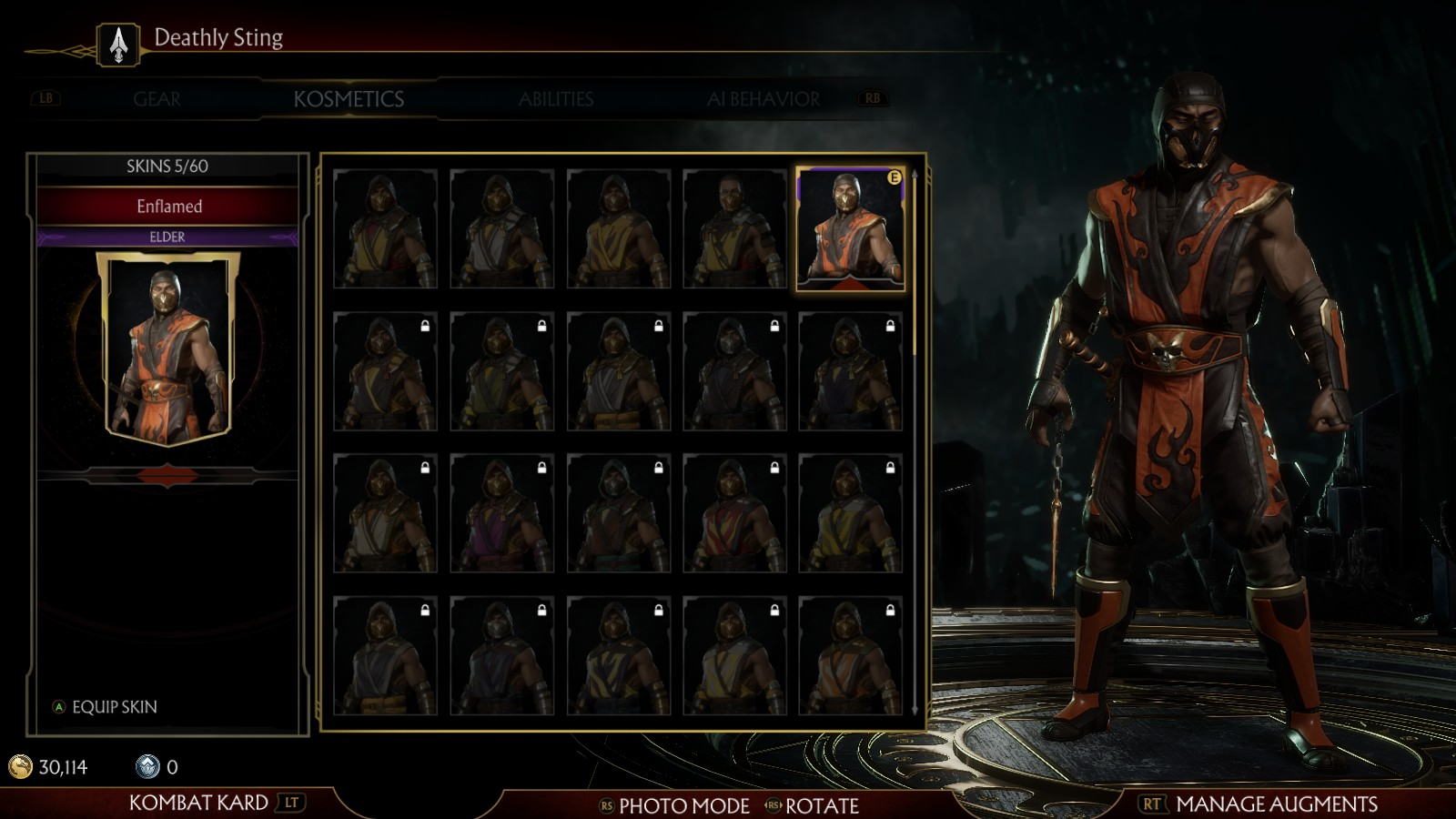Viewport: 1456px width, 819px height.
Task: Click the Enflamed skin preview card
Action: point(168,350)
